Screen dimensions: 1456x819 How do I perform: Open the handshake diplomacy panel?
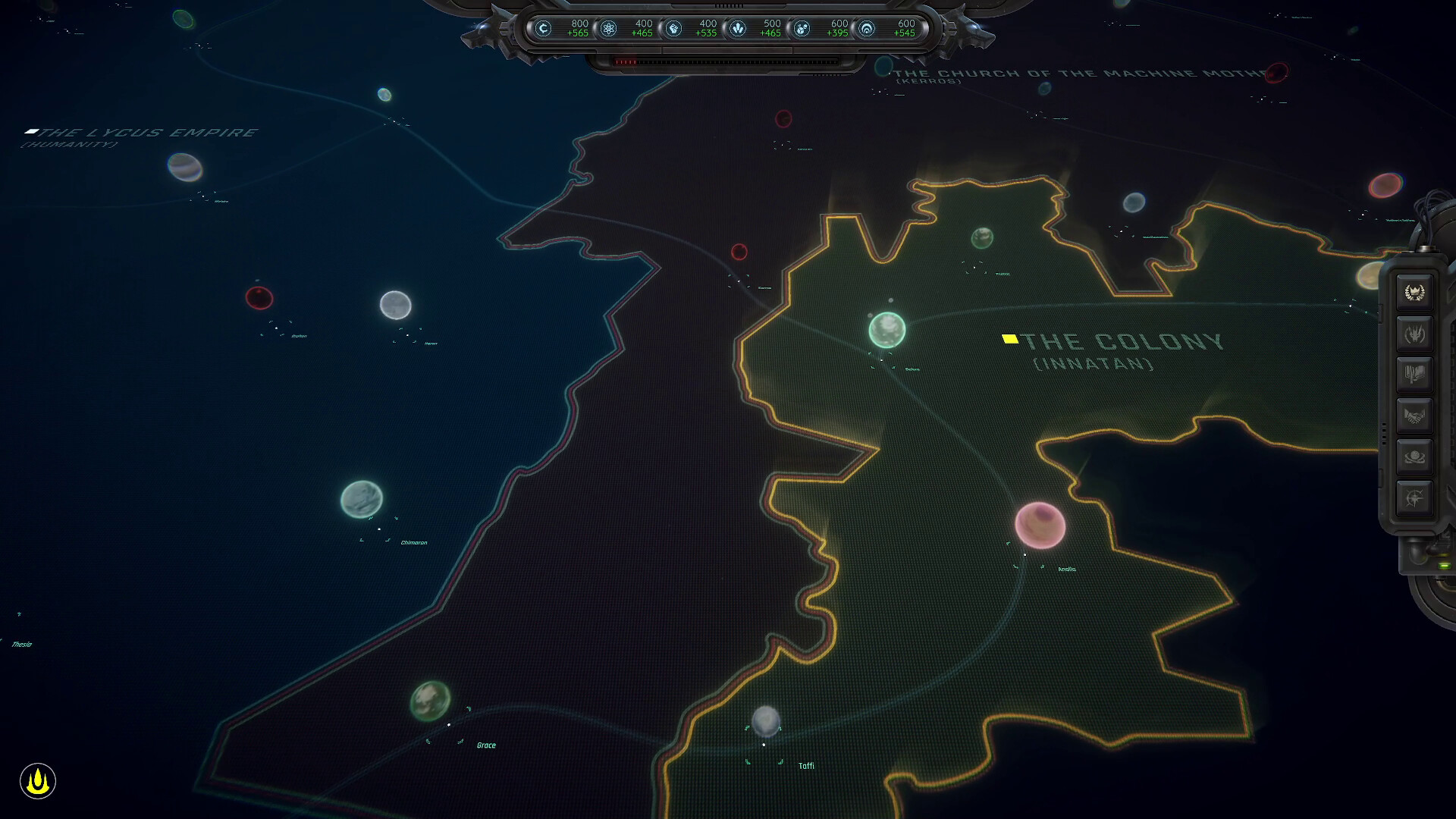click(1414, 414)
